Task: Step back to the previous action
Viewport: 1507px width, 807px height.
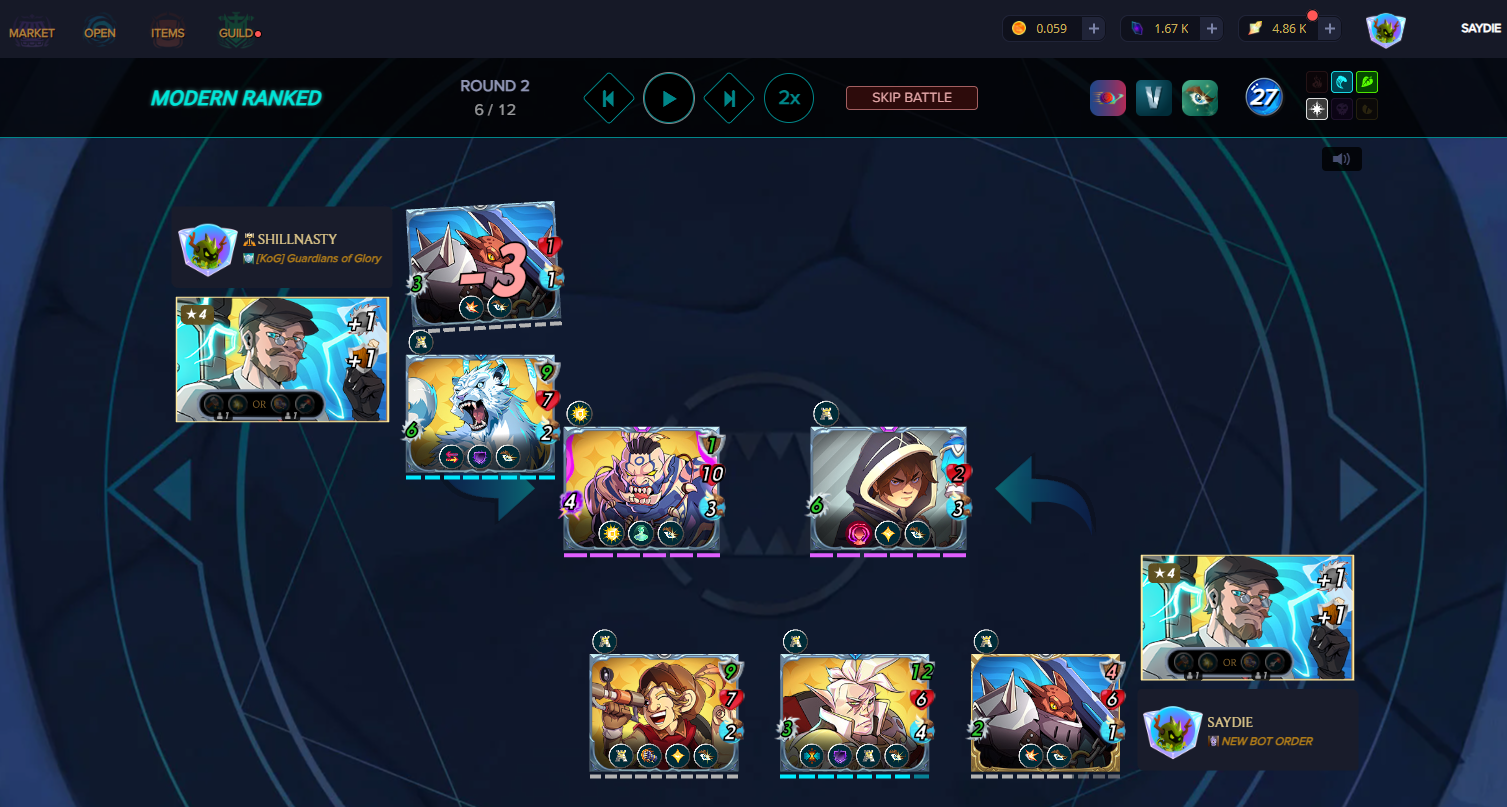Action: 609,98
